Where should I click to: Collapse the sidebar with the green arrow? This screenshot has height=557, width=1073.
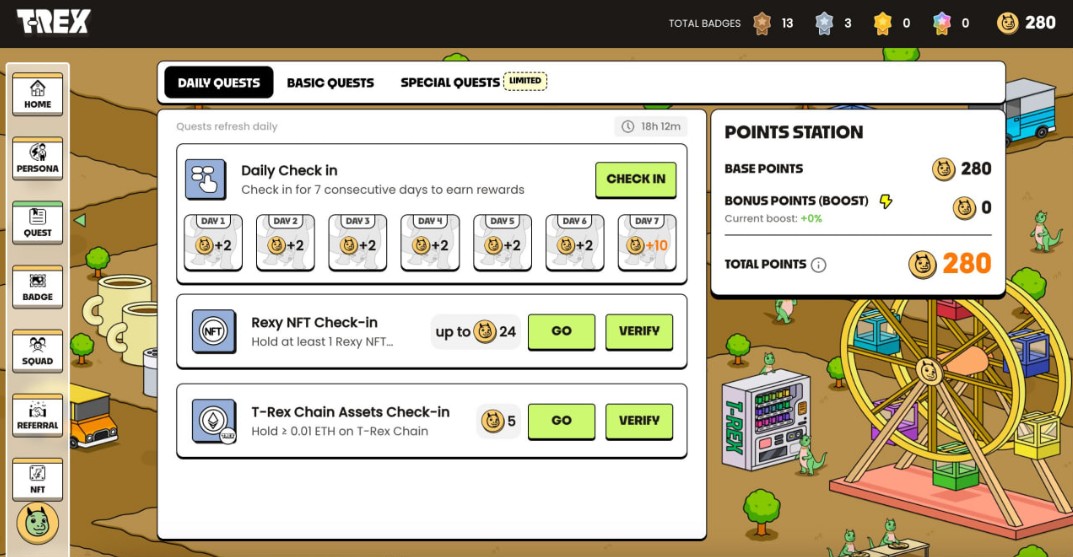click(x=80, y=220)
